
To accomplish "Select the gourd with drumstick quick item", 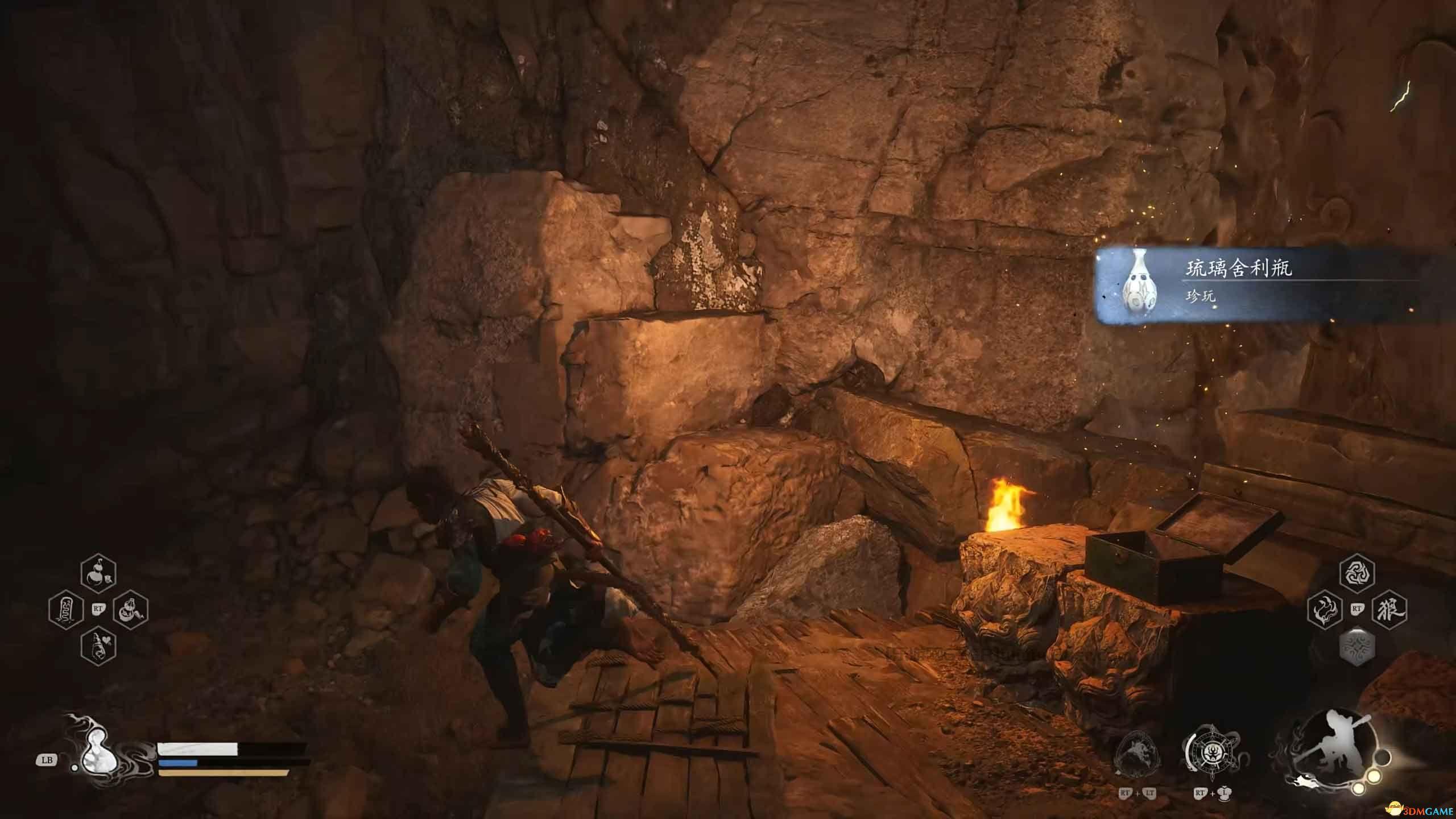I will pyautogui.click(x=130, y=610).
